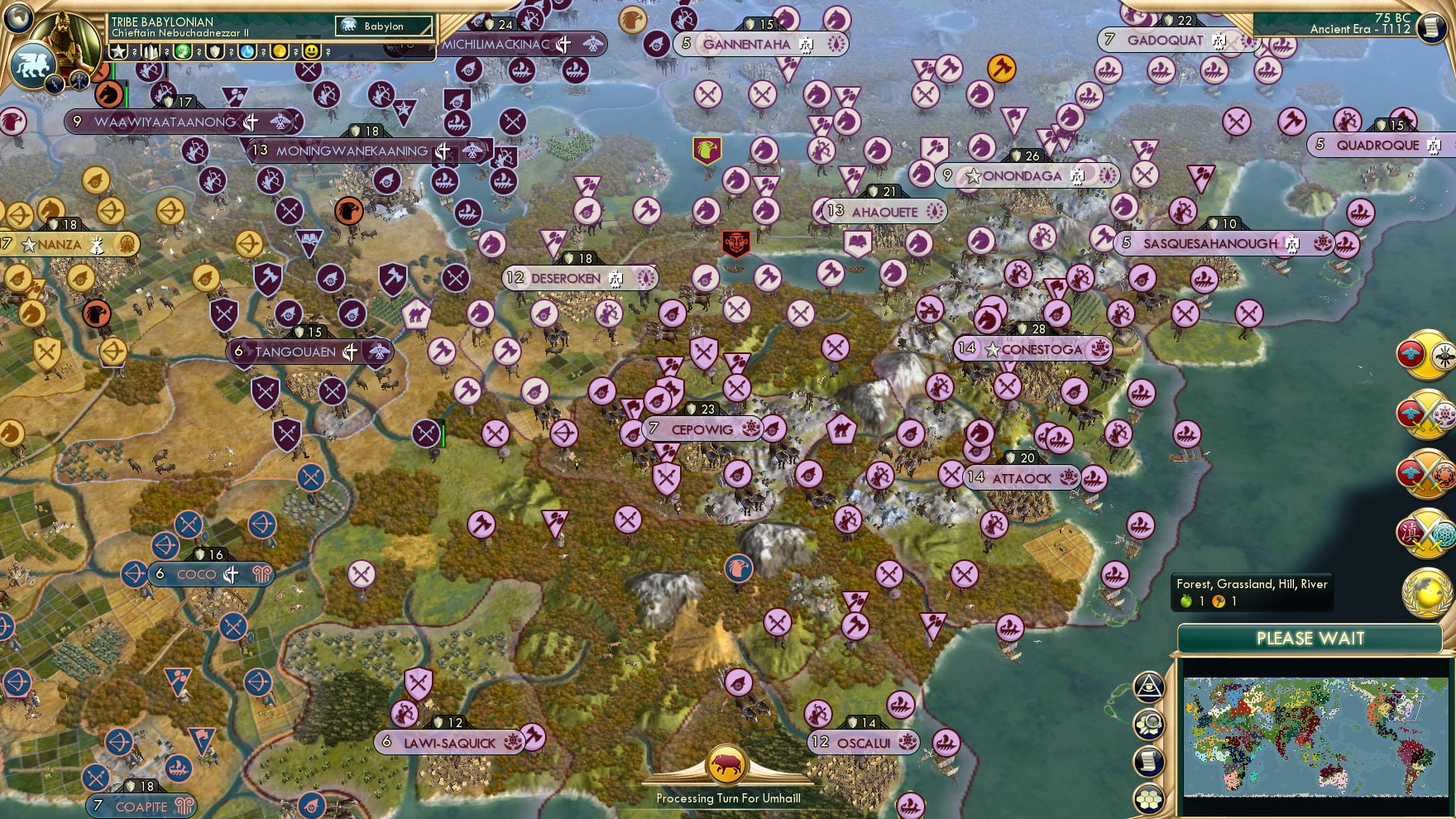Open the notification log scroll button

1148,760
